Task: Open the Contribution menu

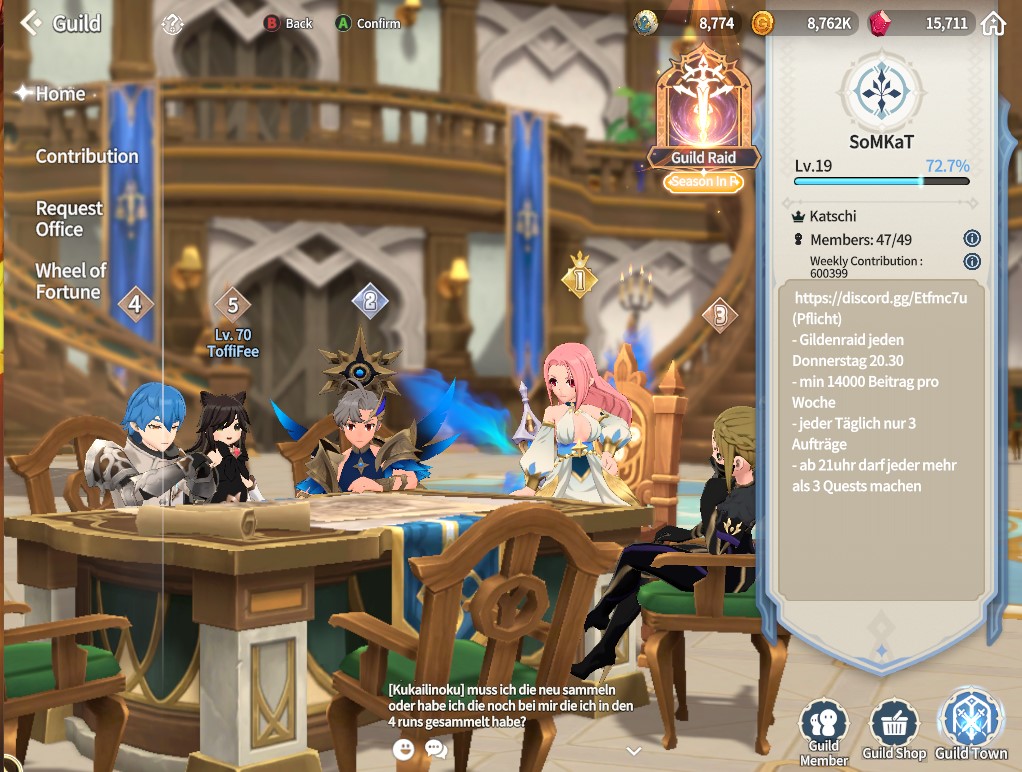Action: 87,156
